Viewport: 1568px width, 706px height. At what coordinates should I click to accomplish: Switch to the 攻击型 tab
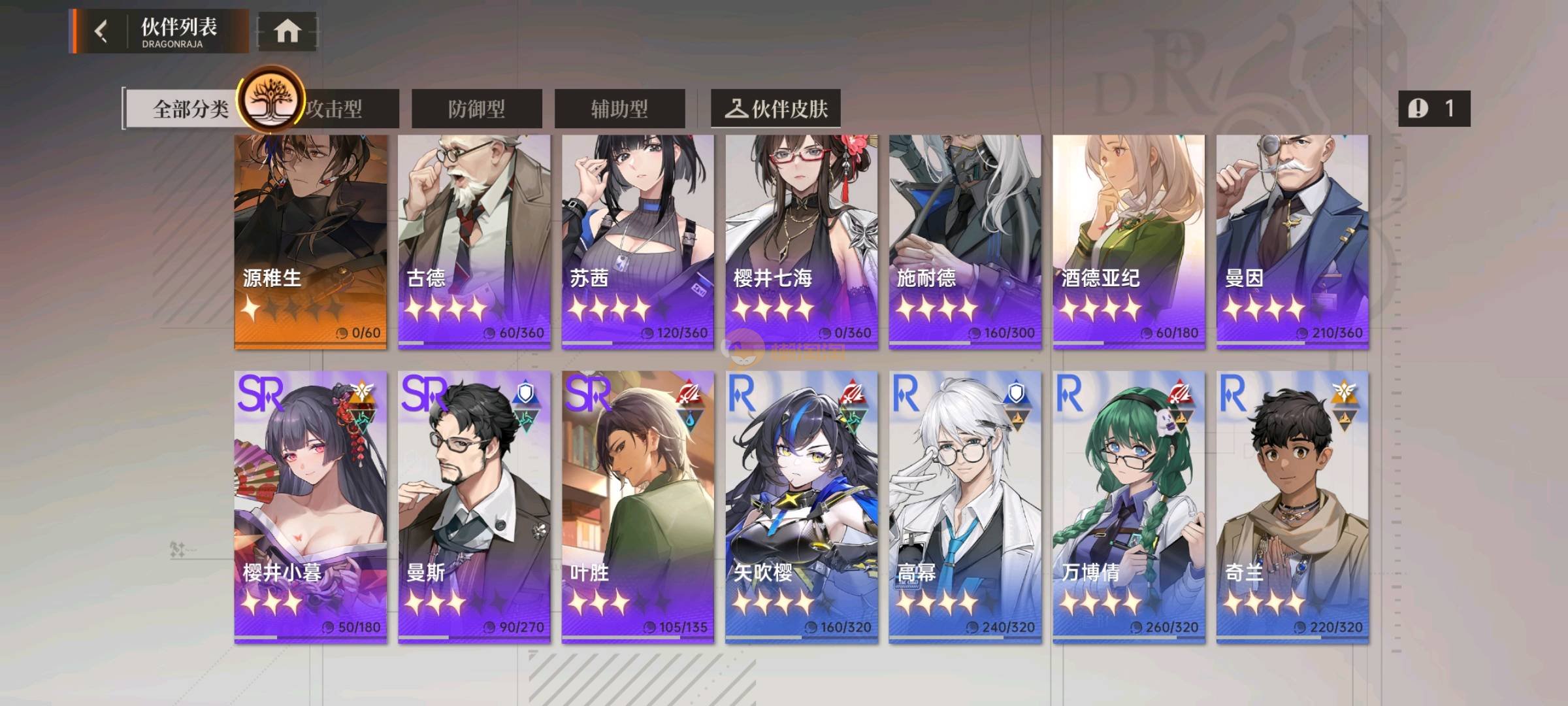click(346, 109)
